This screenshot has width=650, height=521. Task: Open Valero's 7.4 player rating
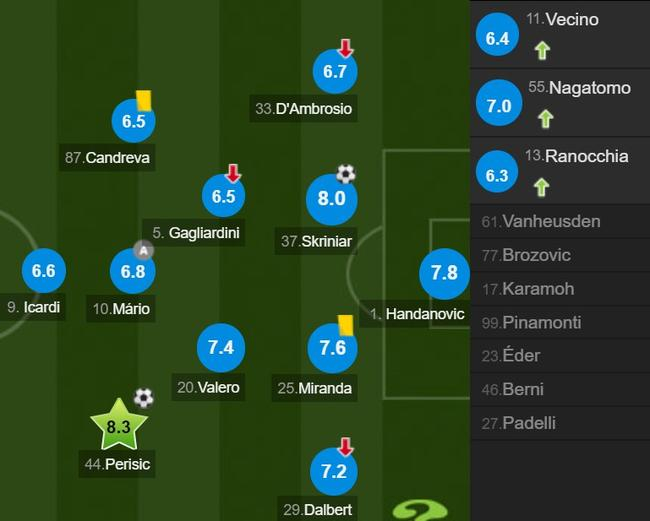click(220, 348)
